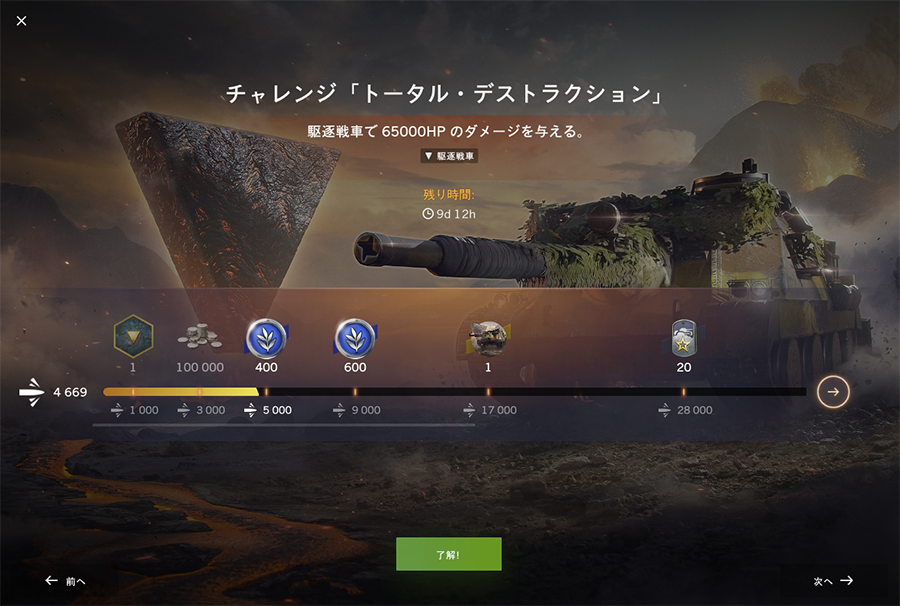Click the reward track horizontal scrollbar

coord(283,425)
